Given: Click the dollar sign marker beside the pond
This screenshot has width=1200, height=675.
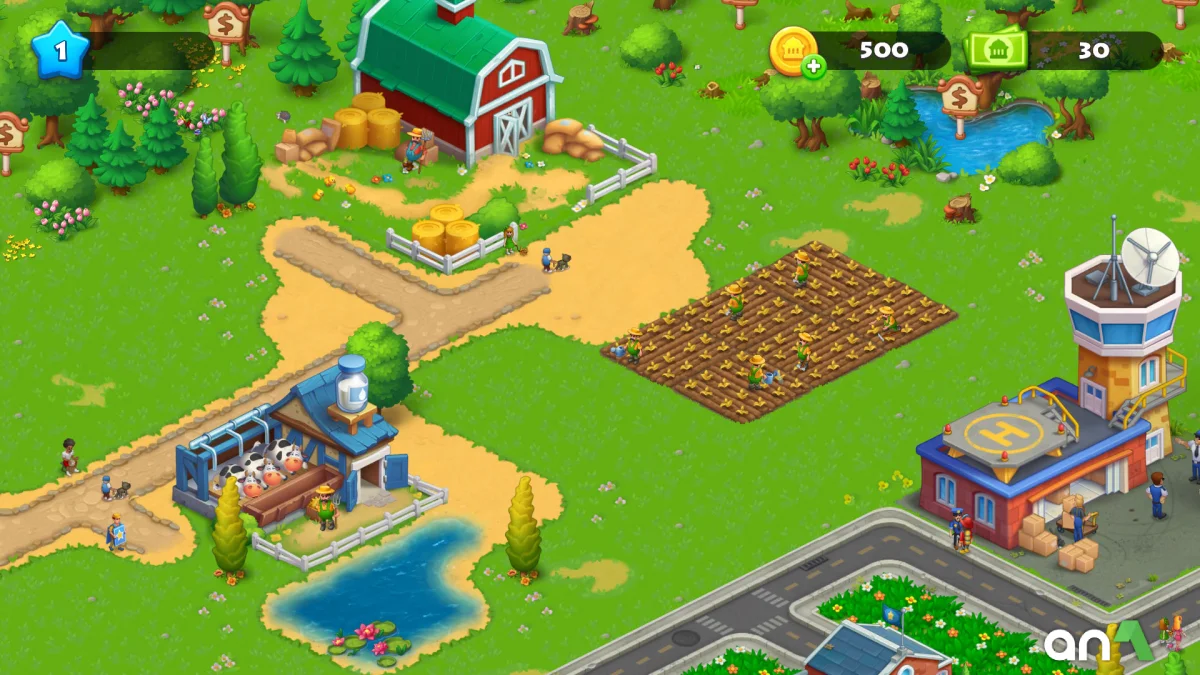Looking at the screenshot, I should click(x=959, y=99).
